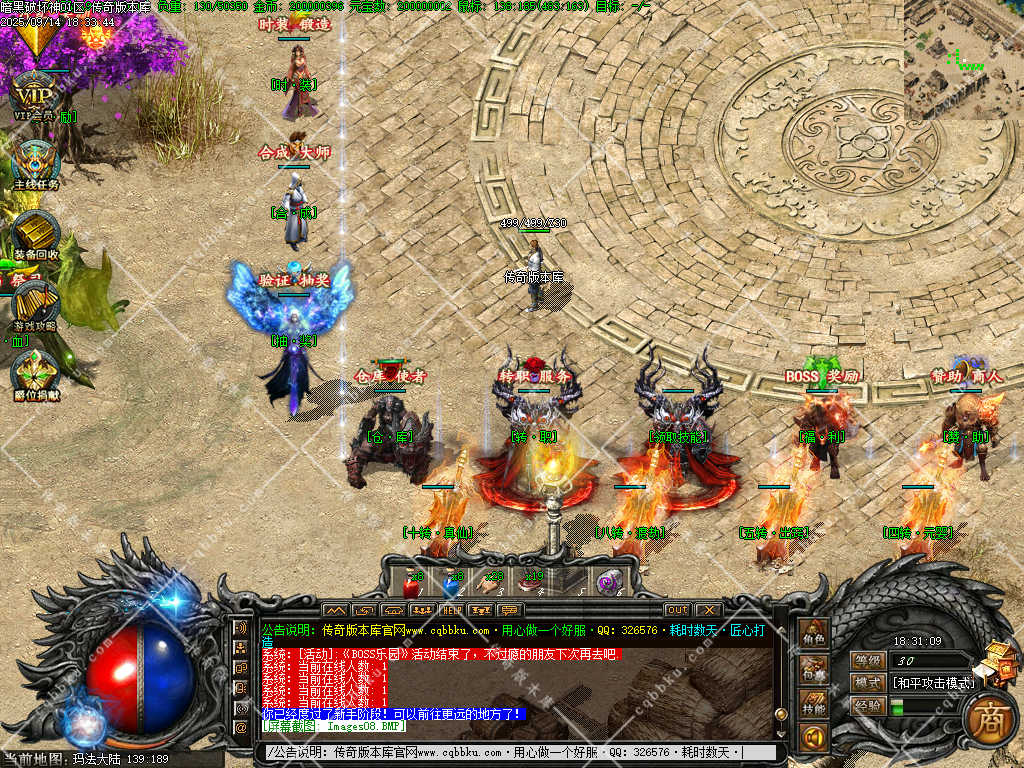Click the X button above the chat

pyautogui.click(x=708, y=610)
